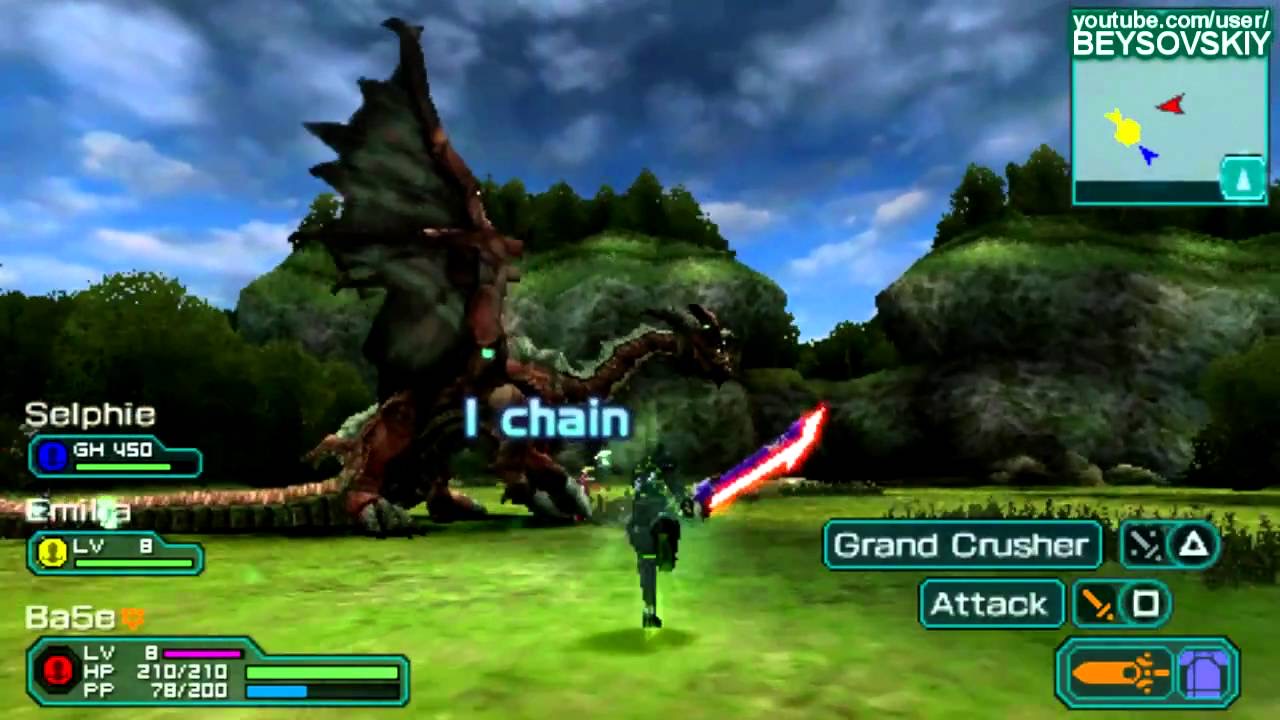Image resolution: width=1280 pixels, height=720 pixels.
Task: Select Selphie's party status panel
Action: tap(115, 456)
